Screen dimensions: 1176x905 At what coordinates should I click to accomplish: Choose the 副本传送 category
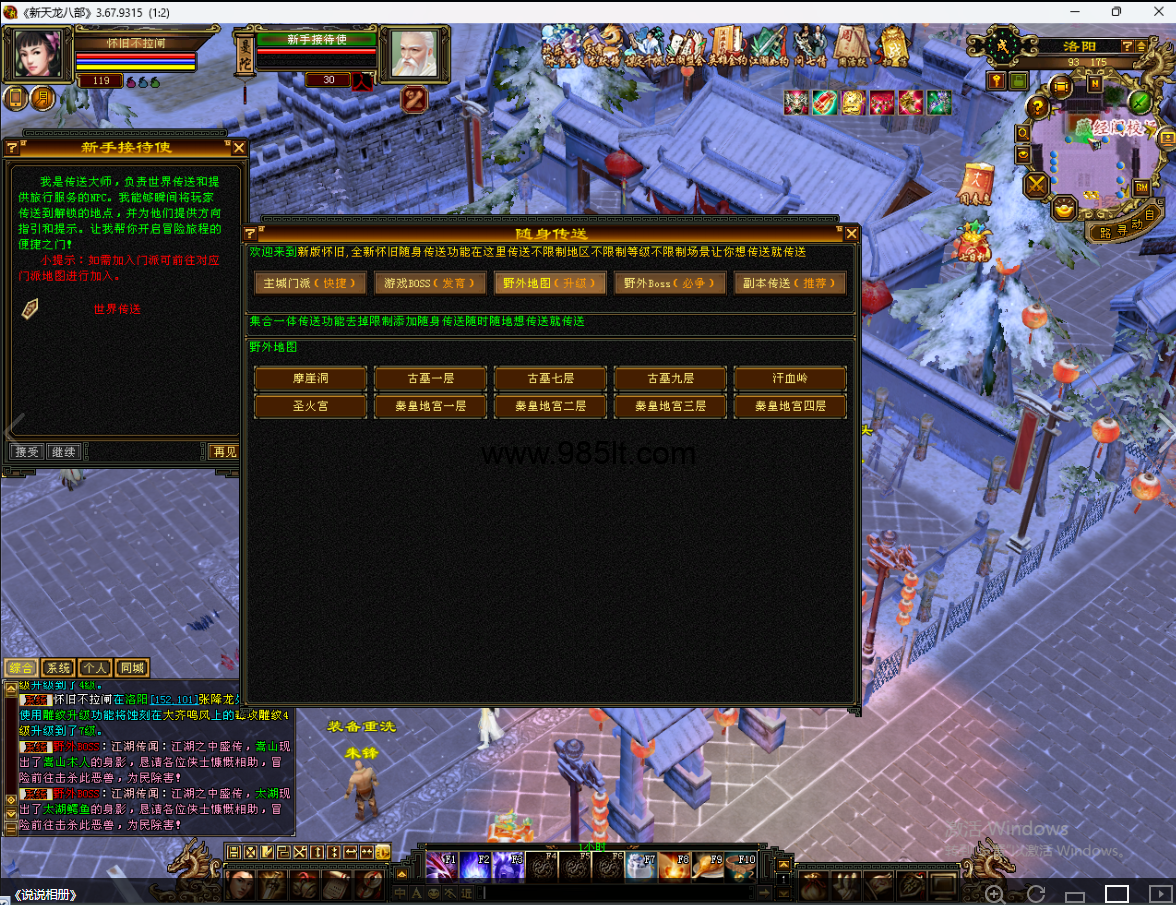point(789,283)
